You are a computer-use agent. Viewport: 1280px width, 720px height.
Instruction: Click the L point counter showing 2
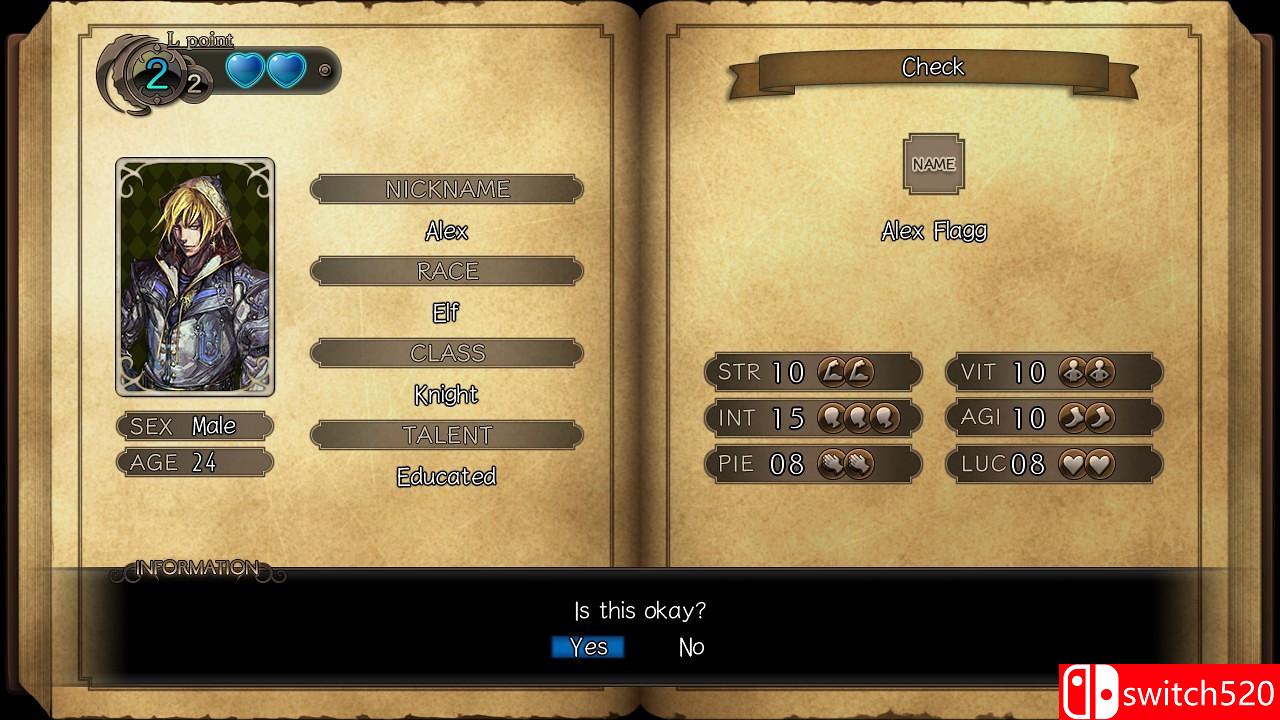coord(155,74)
